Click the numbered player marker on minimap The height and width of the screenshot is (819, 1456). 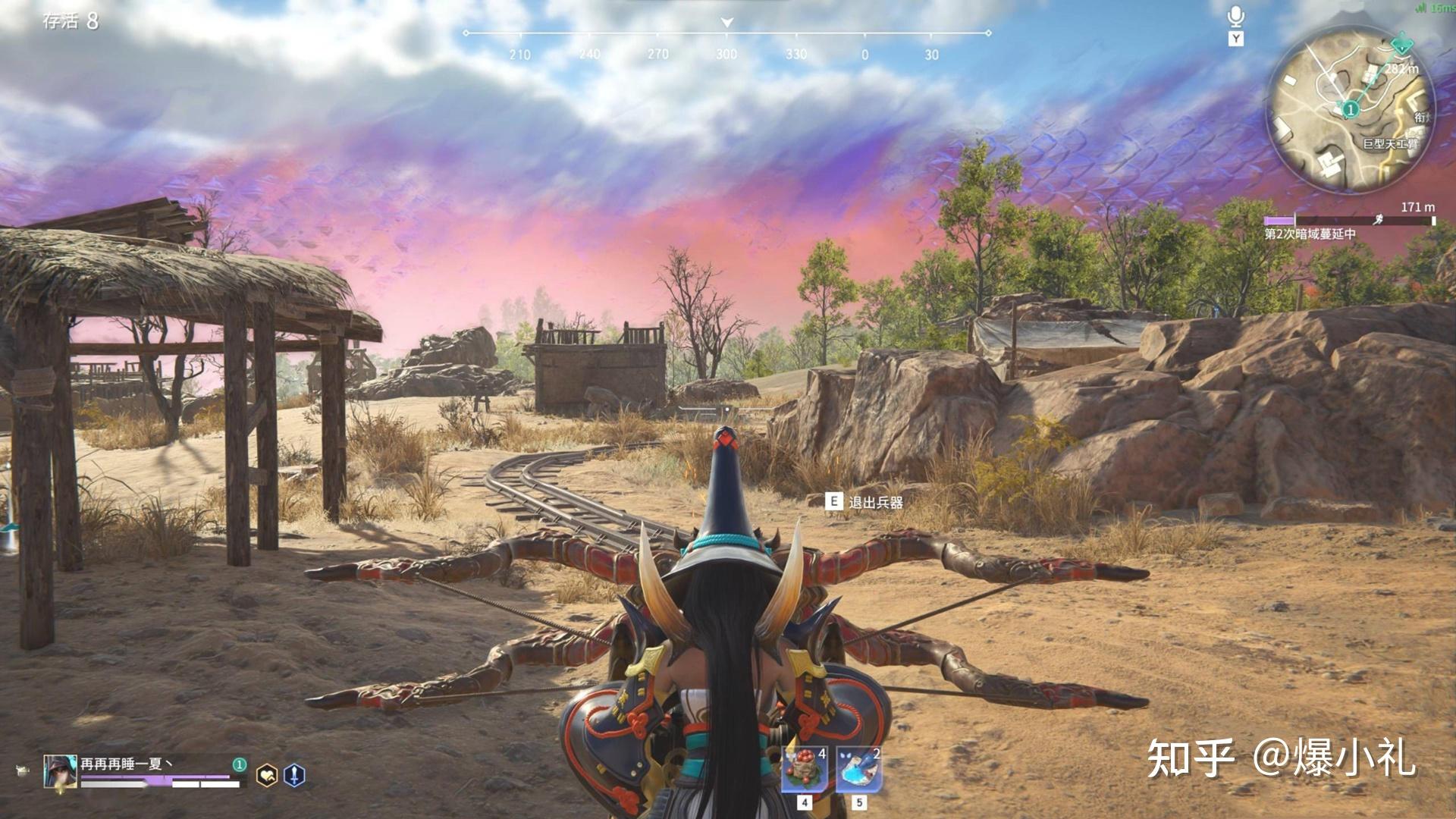(x=1350, y=110)
